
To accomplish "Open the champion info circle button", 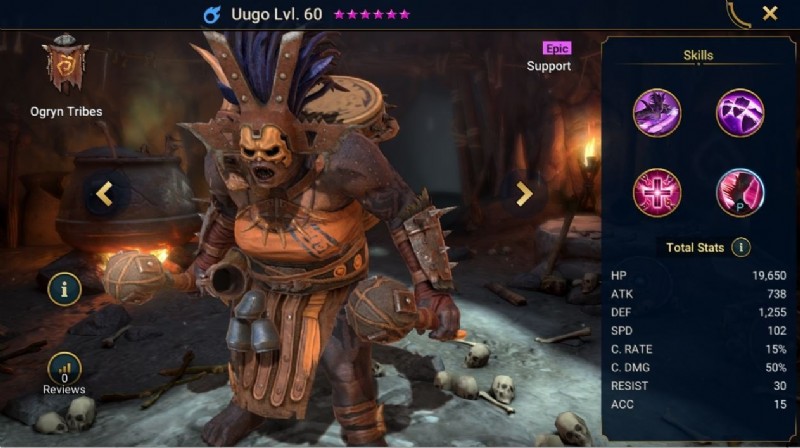I will pos(65,290).
